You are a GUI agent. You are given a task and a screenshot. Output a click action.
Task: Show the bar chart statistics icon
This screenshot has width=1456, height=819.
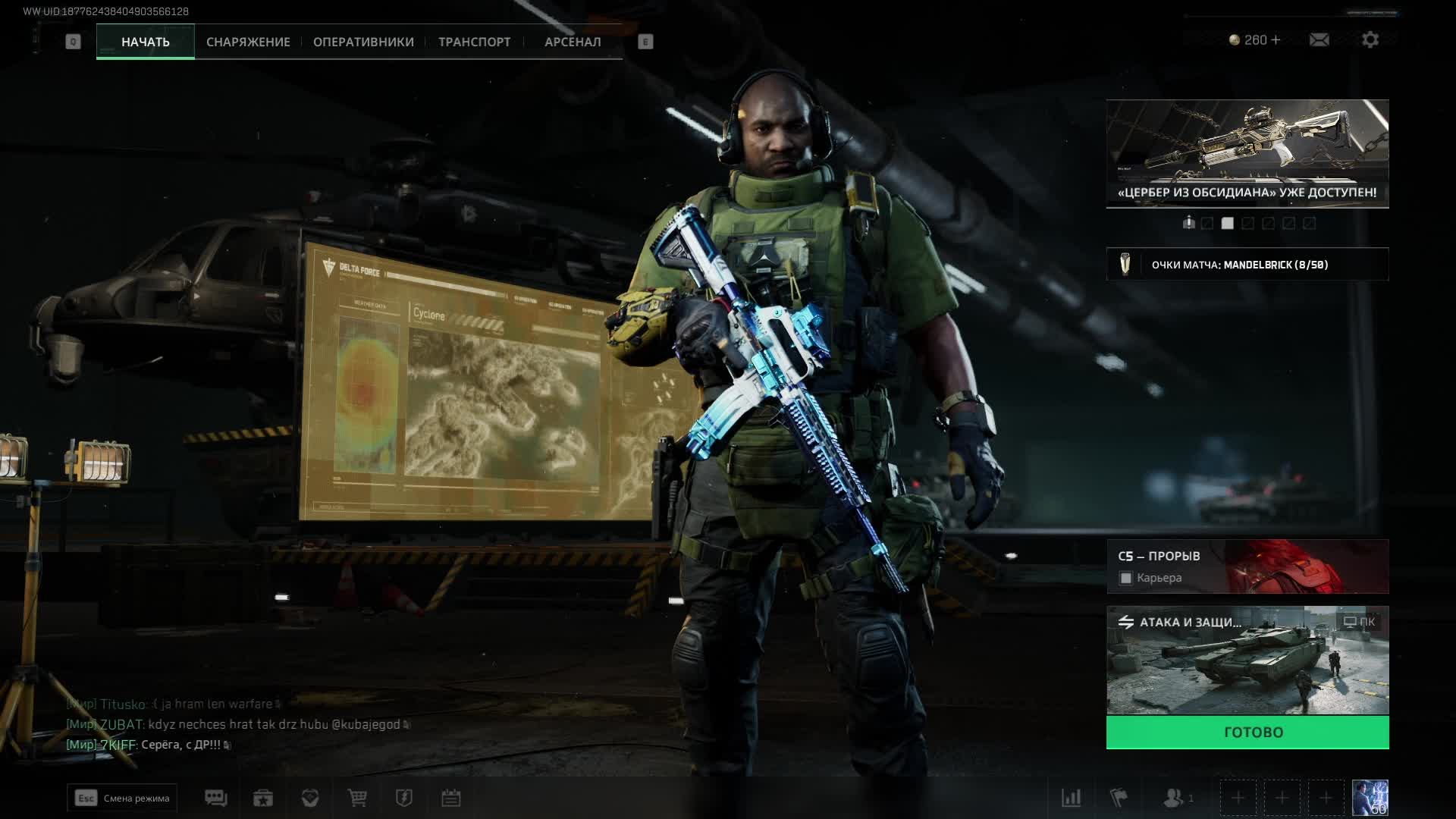(1071, 798)
